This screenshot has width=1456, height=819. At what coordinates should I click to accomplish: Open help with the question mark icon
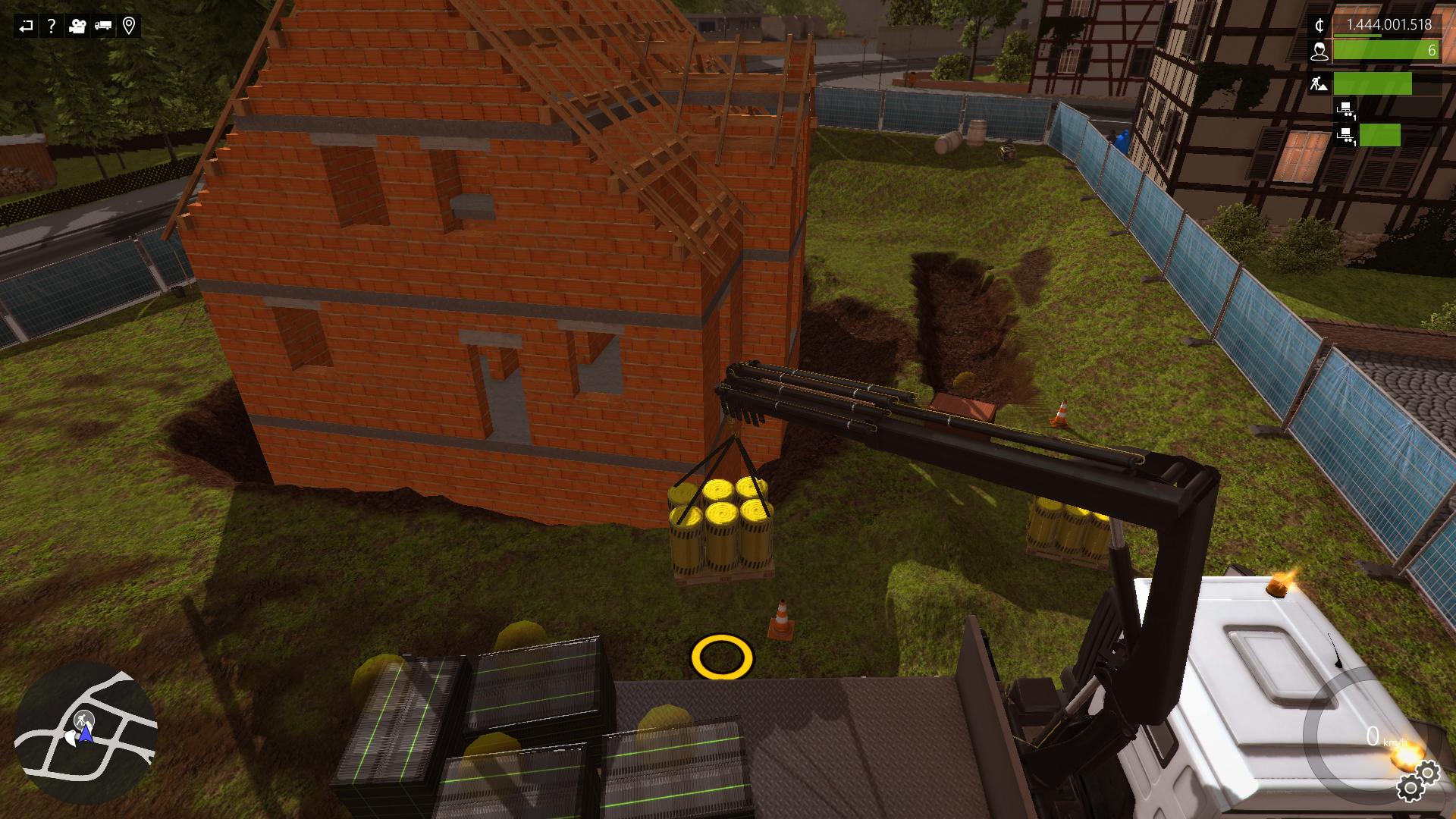pyautogui.click(x=52, y=27)
